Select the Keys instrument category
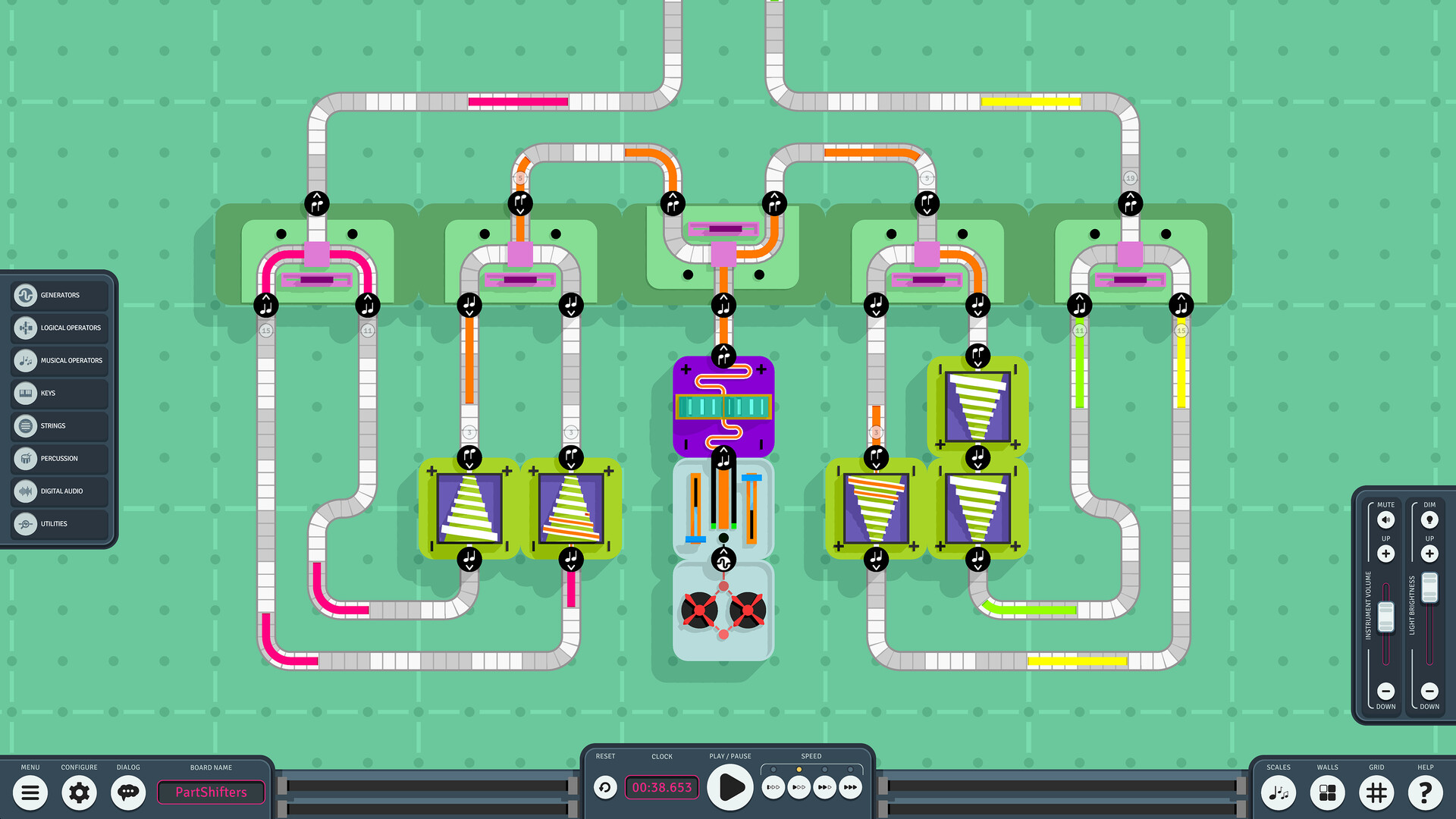1456x819 pixels. tap(59, 393)
